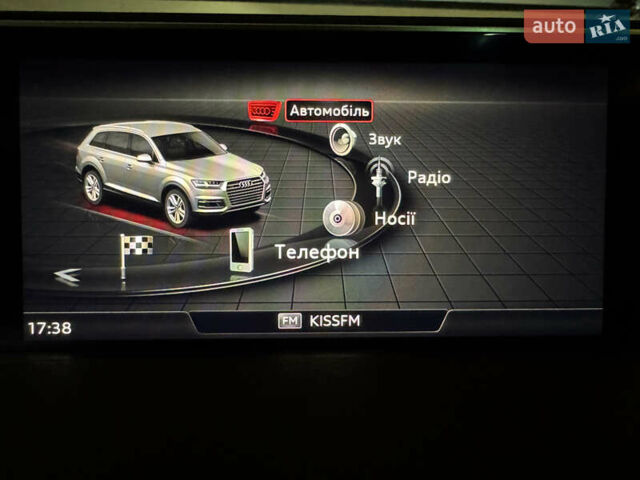The height and width of the screenshot is (480, 640).
Task: Open the KISSFM station bar
Action: coord(318,321)
